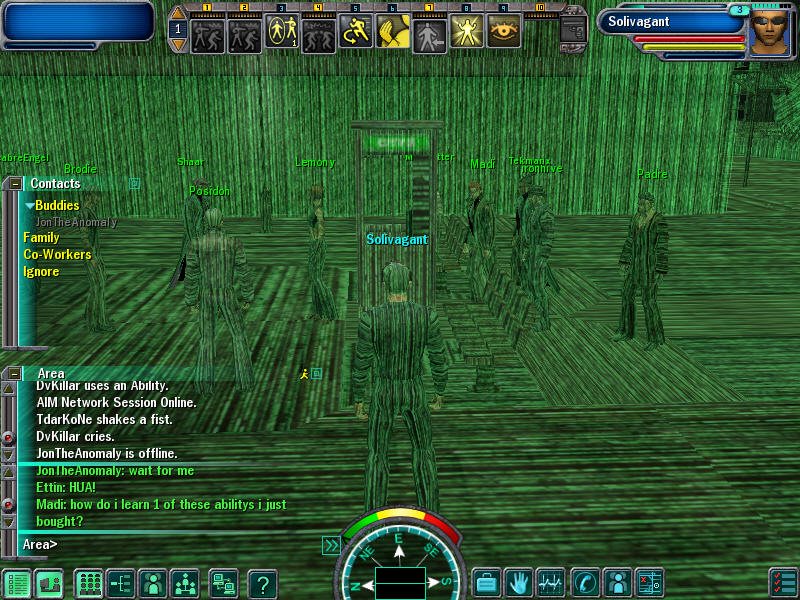Open the Ignore list
The height and width of the screenshot is (600, 800).
click(x=41, y=272)
